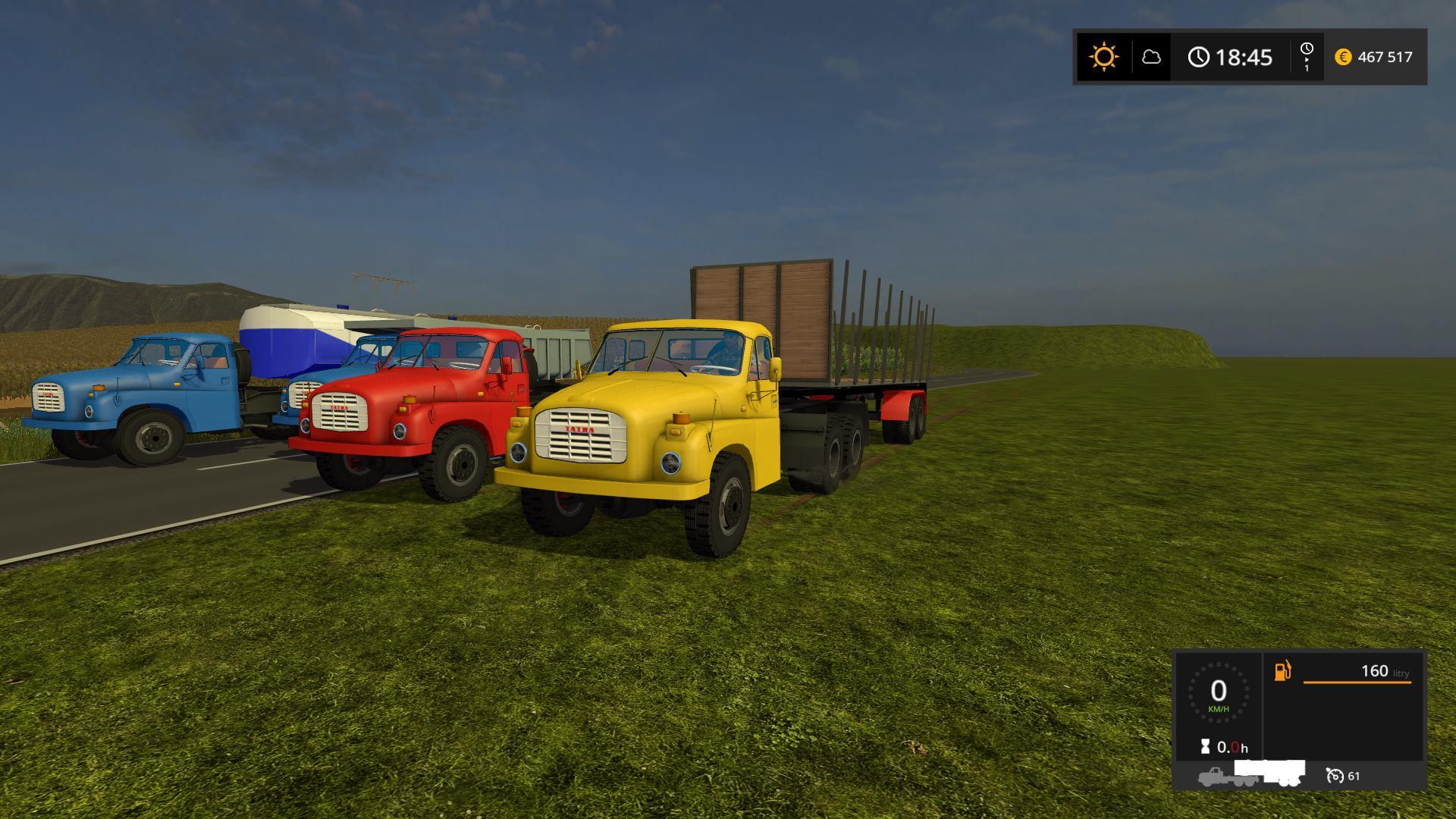Click the euro coin money icon
Image resolution: width=1456 pixels, height=819 pixels.
(x=1343, y=57)
